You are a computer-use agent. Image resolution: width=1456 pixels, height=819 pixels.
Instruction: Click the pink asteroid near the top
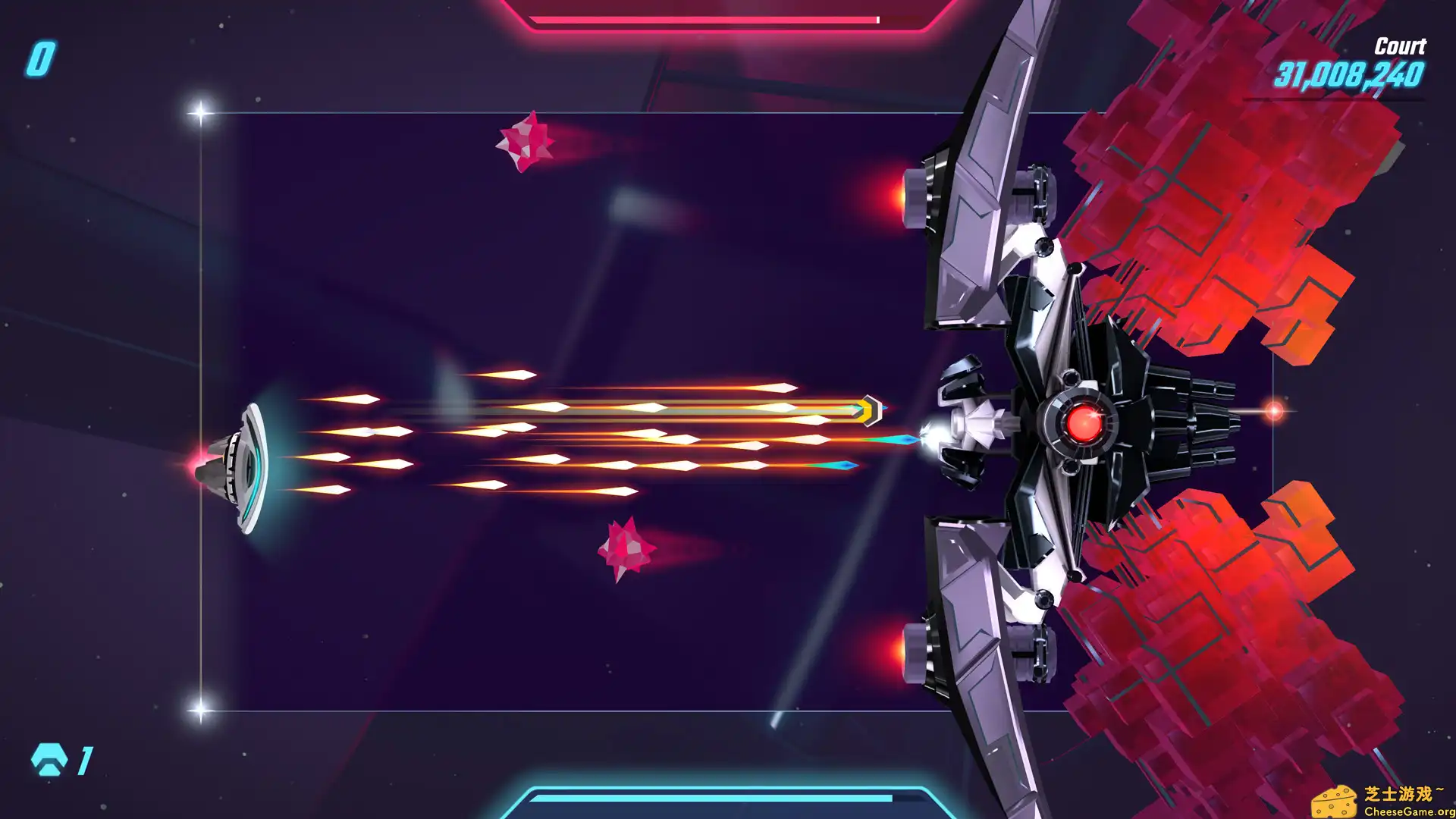[527, 140]
